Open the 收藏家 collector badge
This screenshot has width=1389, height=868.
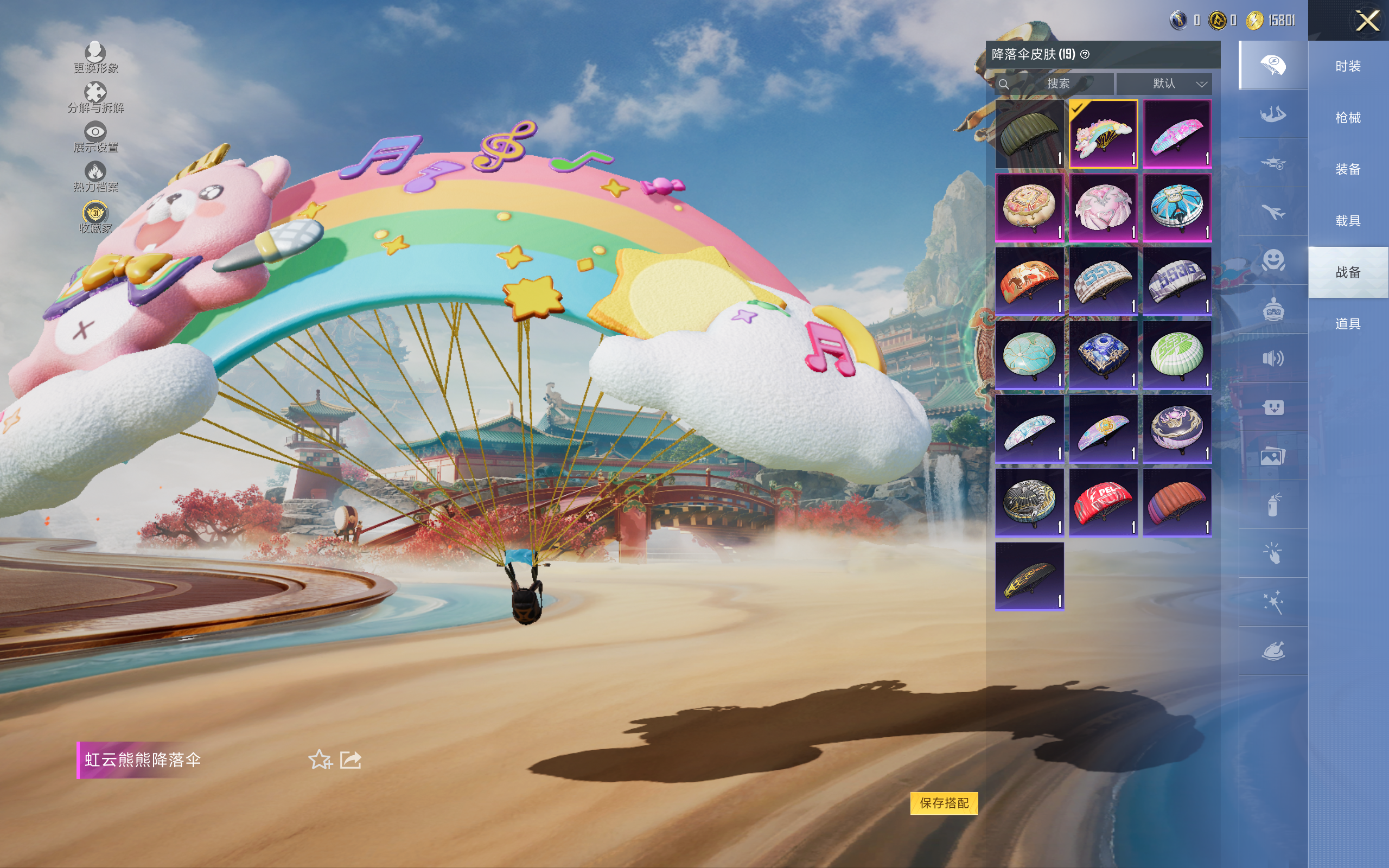95,217
